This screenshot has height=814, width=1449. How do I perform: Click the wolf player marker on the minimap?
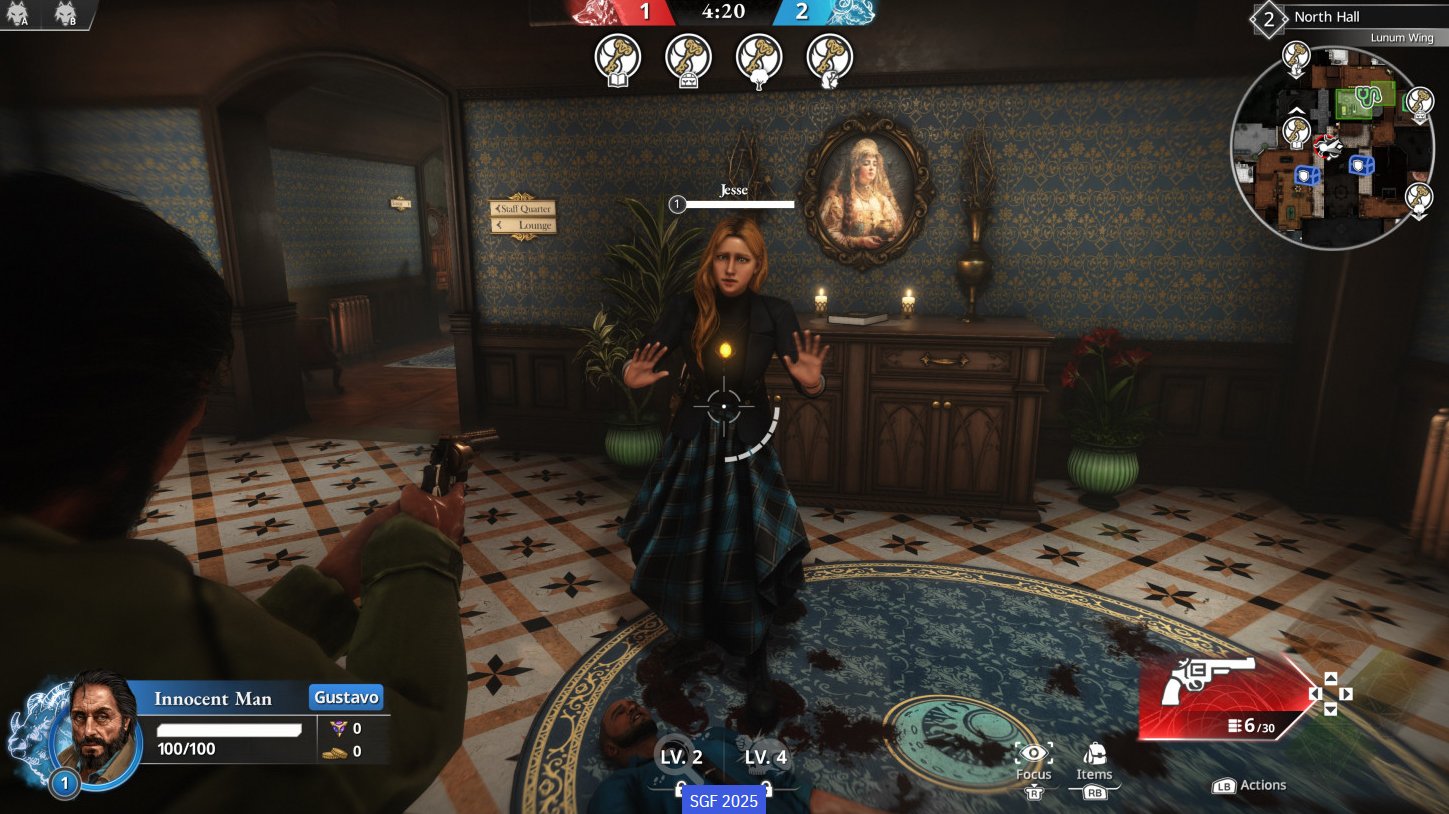point(1328,145)
